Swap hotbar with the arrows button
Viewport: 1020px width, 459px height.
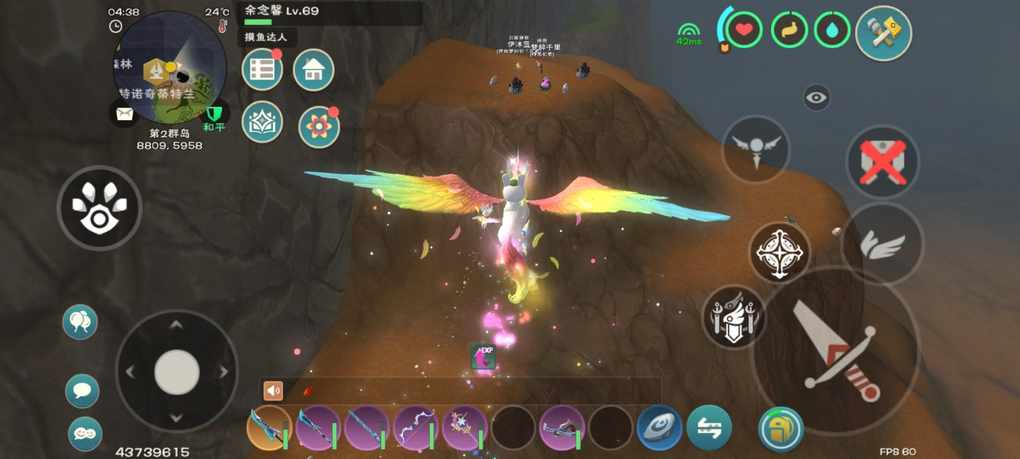click(x=709, y=427)
